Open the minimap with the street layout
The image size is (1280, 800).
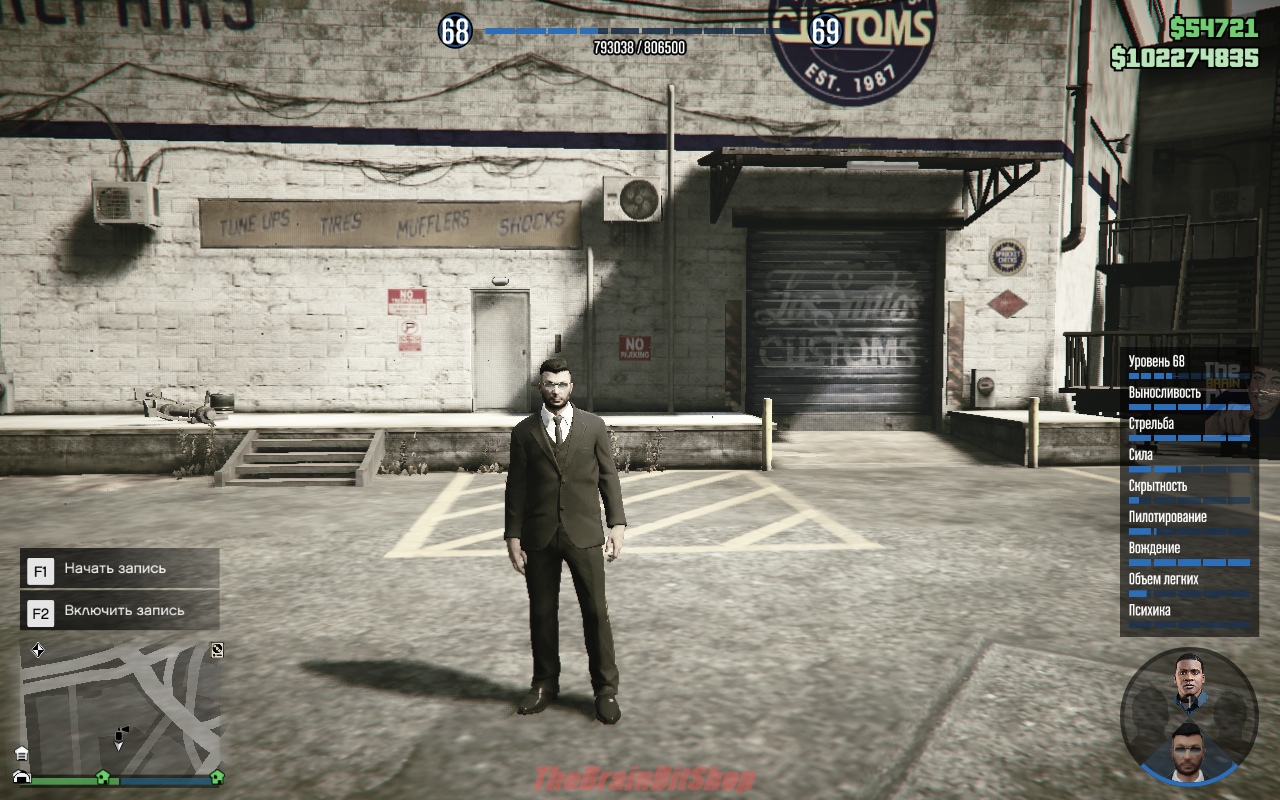click(x=120, y=706)
